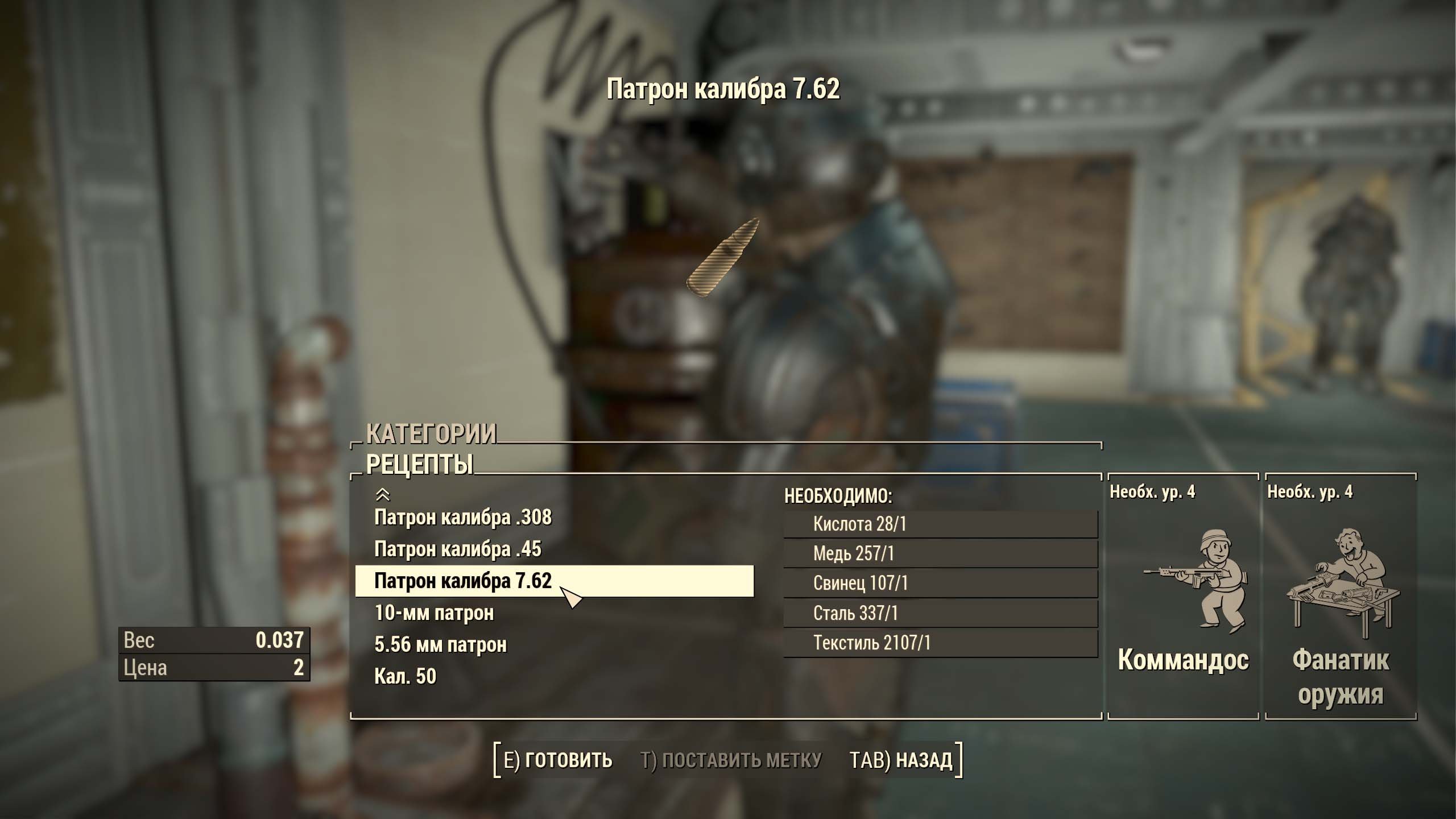Image resolution: width=1456 pixels, height=819 pixels.
Task: Click the Поставить метку button
Action: pyautogui.click(x=731, y=760)
